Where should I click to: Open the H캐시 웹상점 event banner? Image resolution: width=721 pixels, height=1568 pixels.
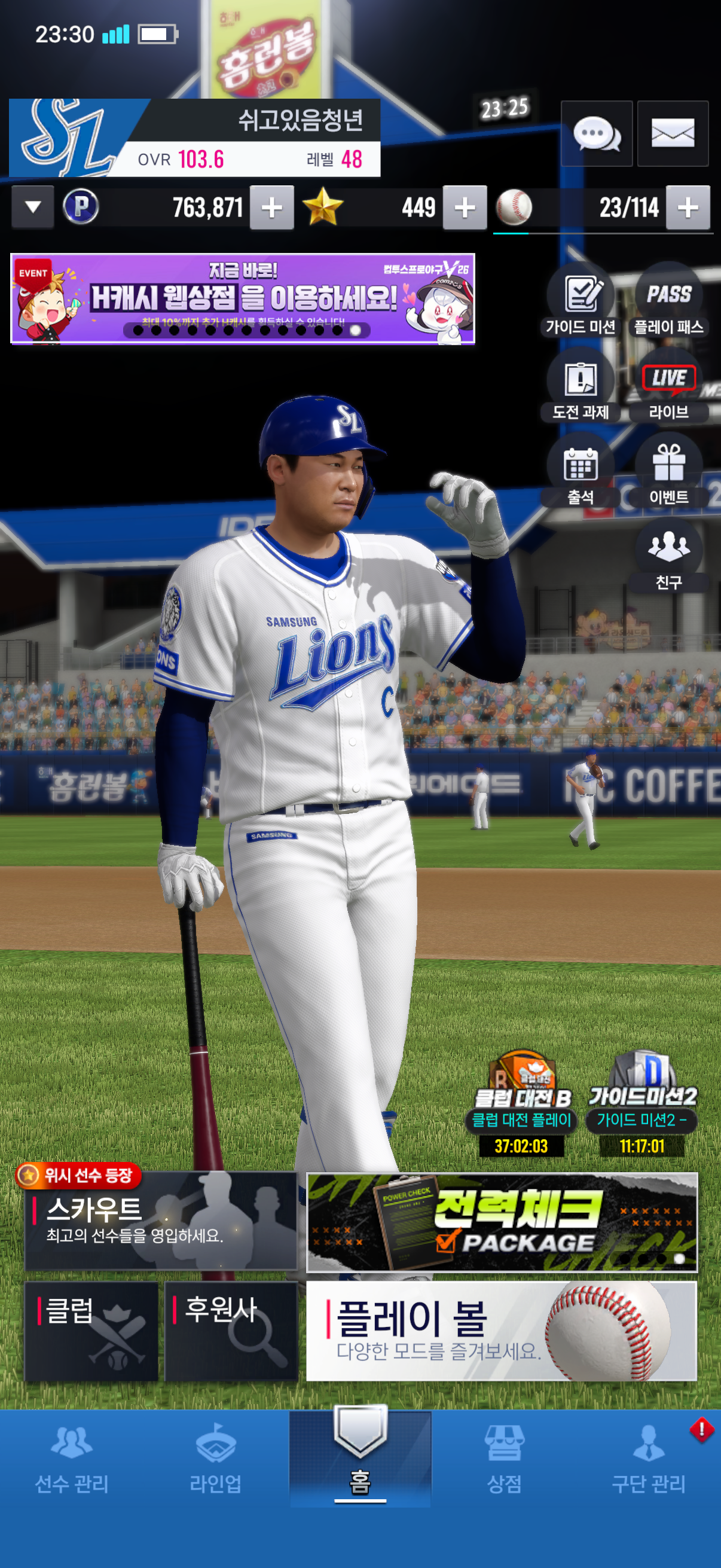(242, 299)
